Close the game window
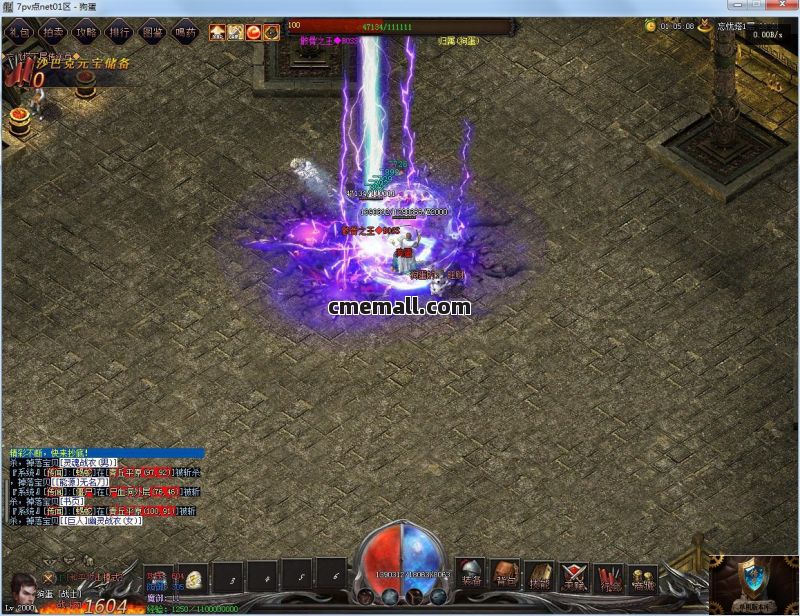Screen dimensions: 800x616 (784, 7)
